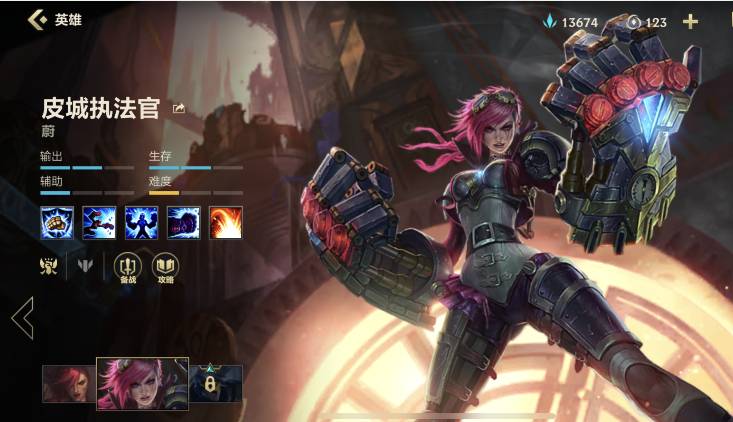This screenshot has height=422, width=733.
Task: Choose the red-haired skin thumbnail
Action: tap(68, 384)
